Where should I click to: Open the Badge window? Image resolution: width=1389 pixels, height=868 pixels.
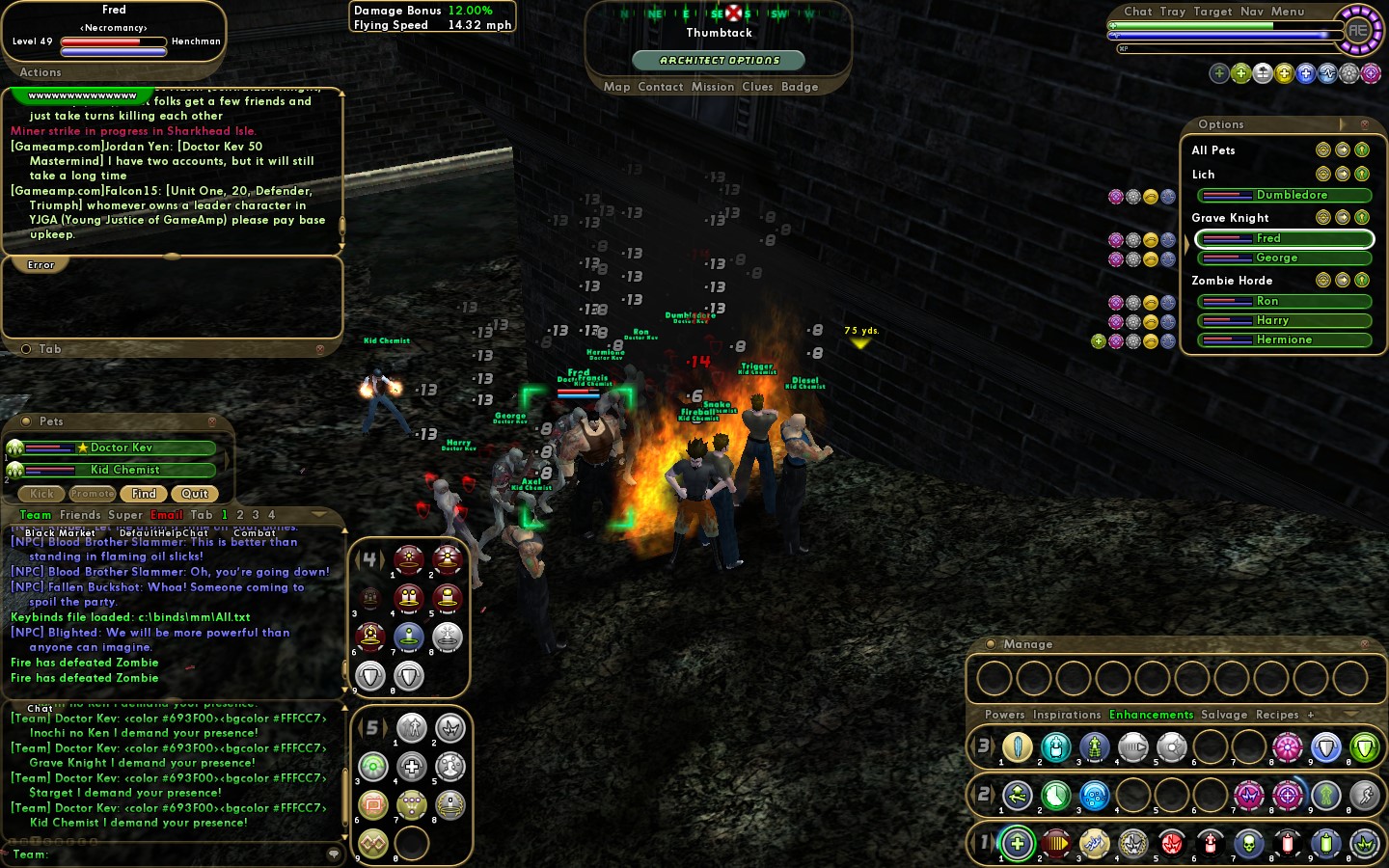click(x=800, y=87)
